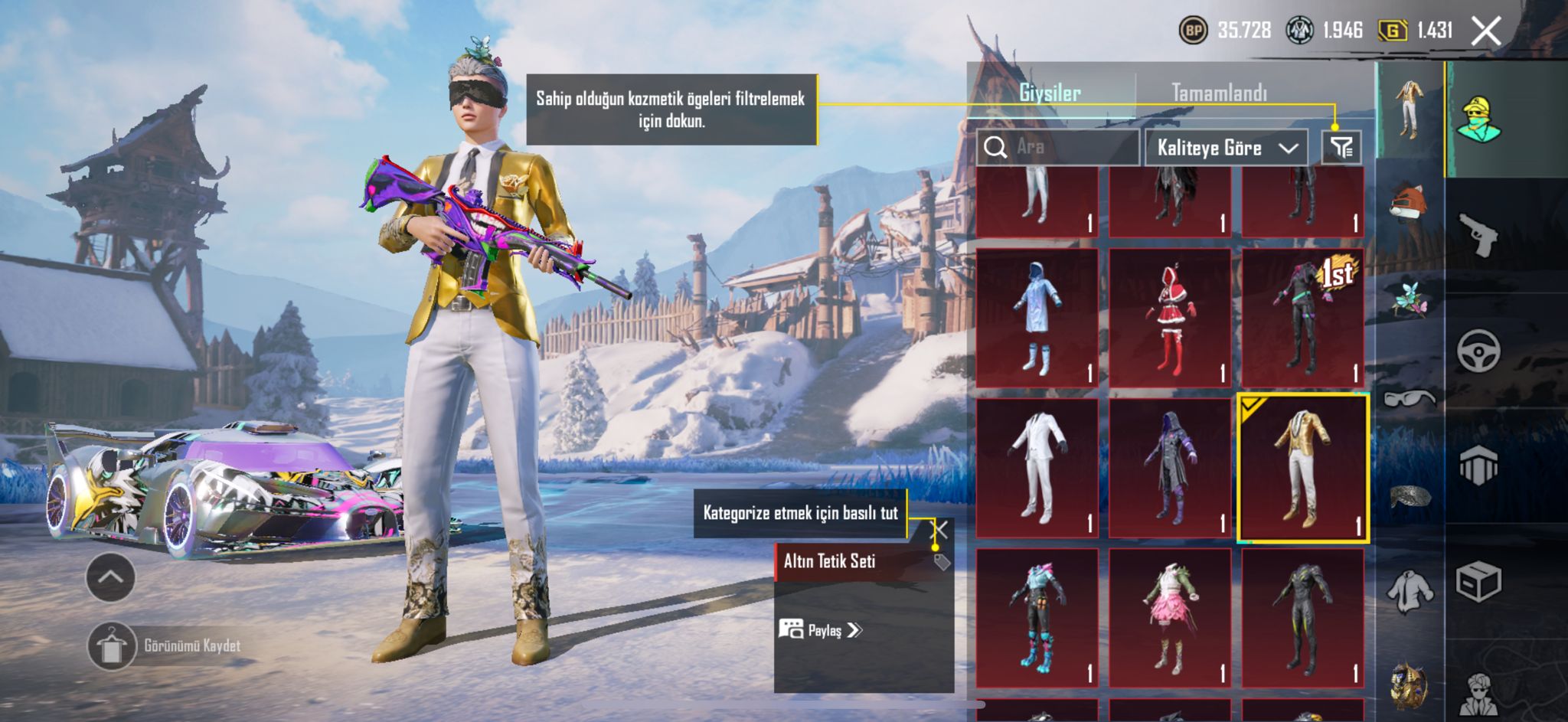The image size is (1568, 722).
Task: Open the crate box category
Action: coord(1478,582)
